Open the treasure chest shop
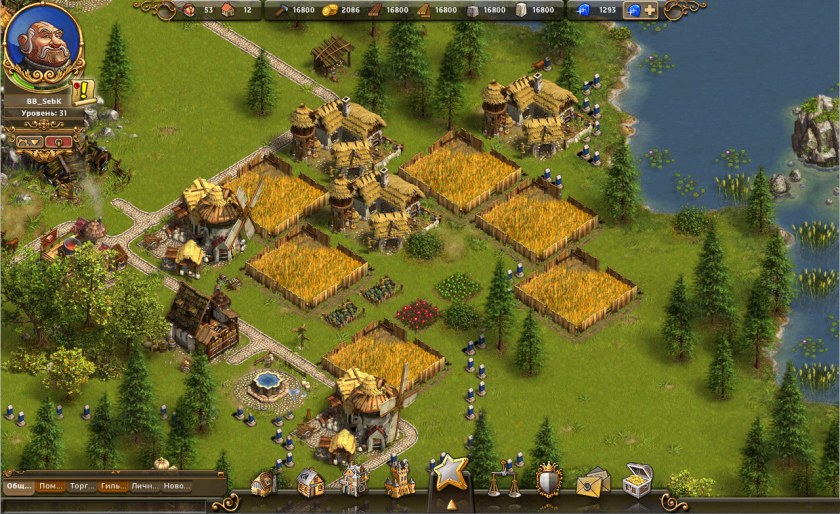840x514 pixels. [x=637, y=480]
